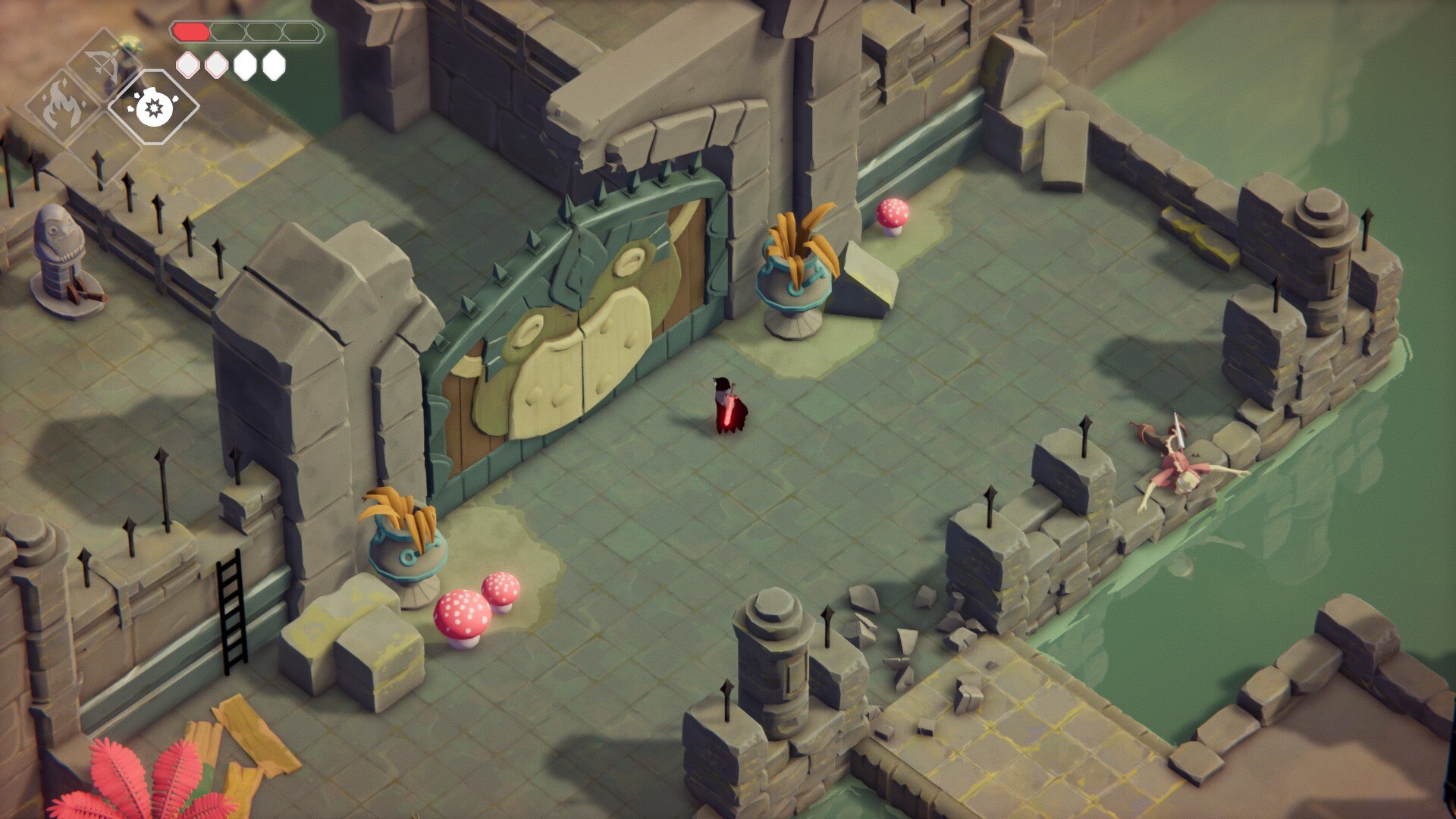Viewport: 1456px width, 819px height.
Task: Click the second depleted magic diamond
Action: click(x=215, y=66)
